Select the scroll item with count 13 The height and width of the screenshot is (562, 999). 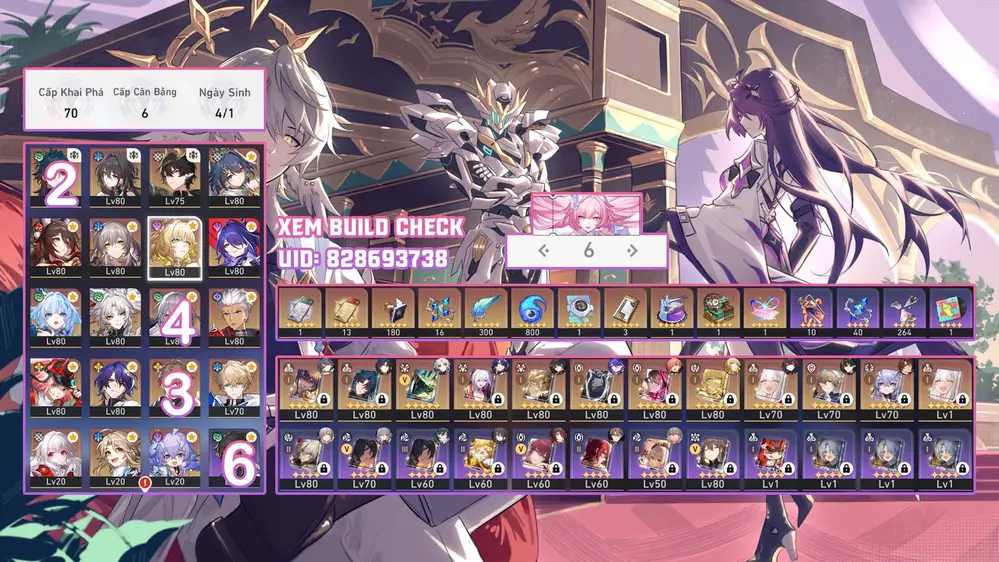344,312
